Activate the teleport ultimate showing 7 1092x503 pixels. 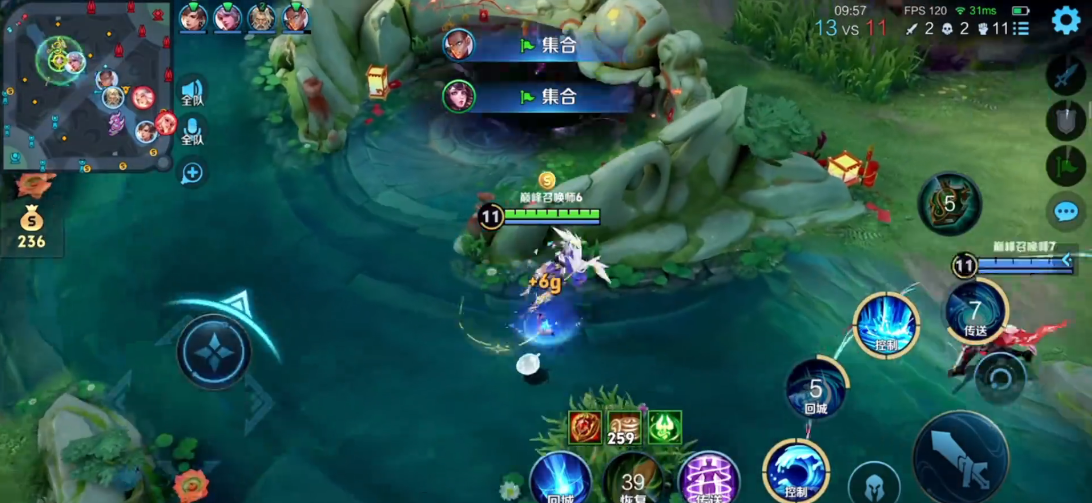click(975, 310)
